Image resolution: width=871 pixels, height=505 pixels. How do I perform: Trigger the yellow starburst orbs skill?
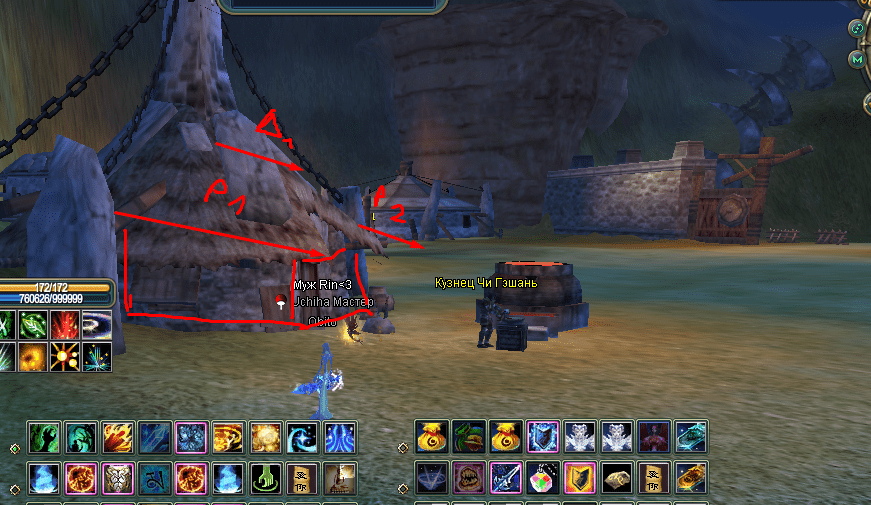(x=65, y=357)
